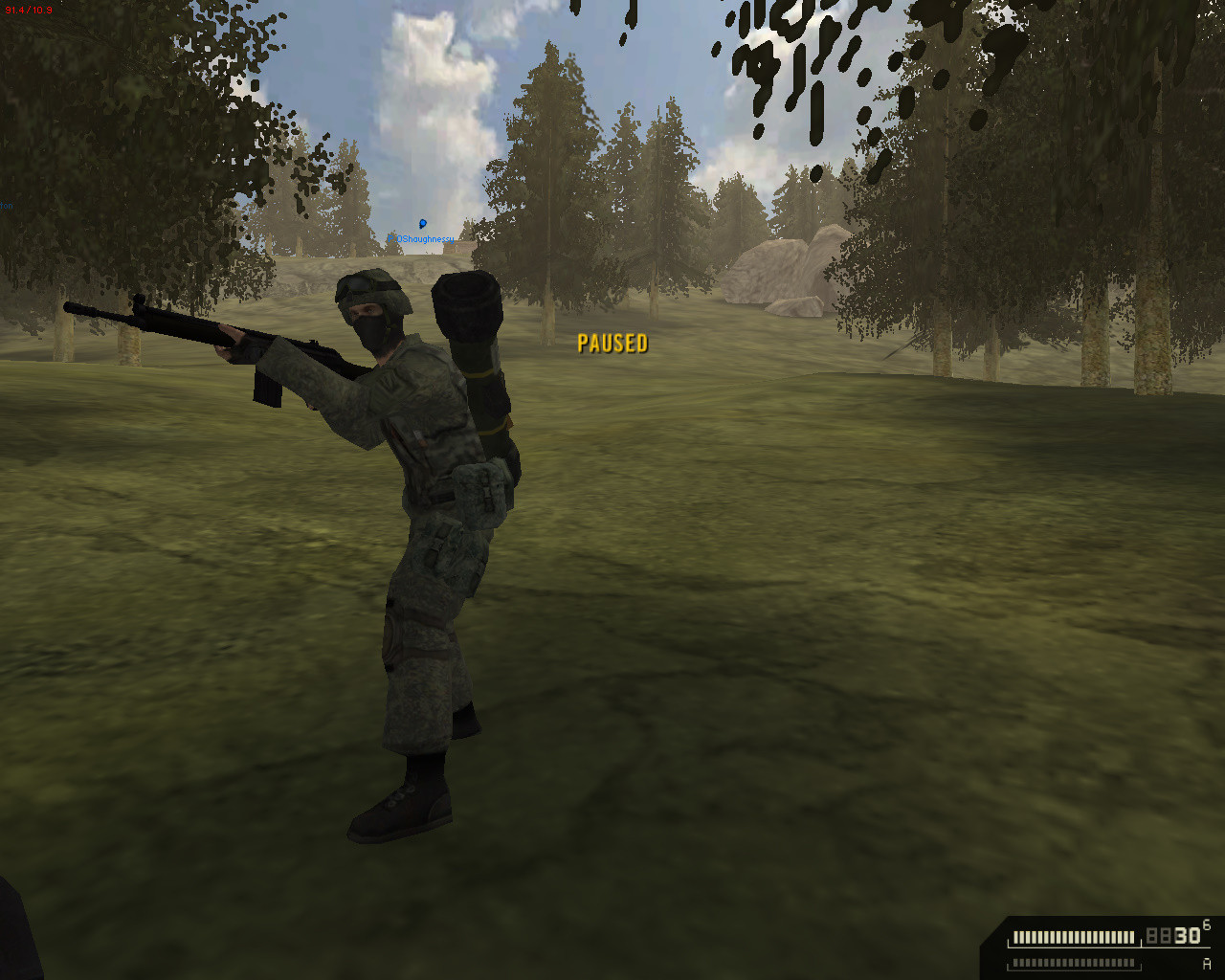Click the fire mode indicator letter A

[1207, 963]
